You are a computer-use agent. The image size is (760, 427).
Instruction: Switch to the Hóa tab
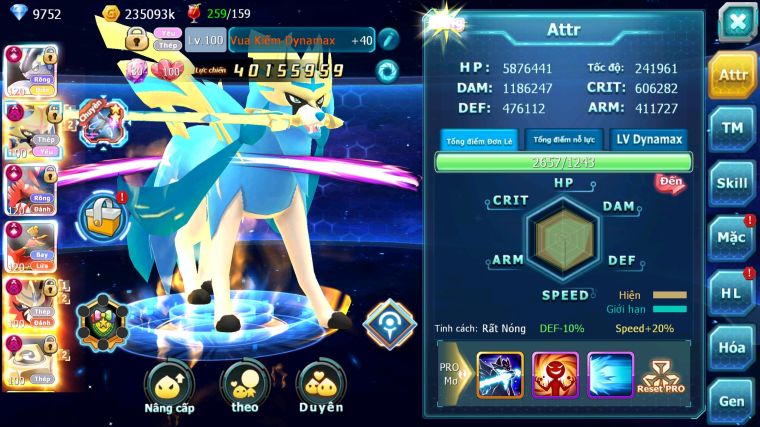point(732,347)
